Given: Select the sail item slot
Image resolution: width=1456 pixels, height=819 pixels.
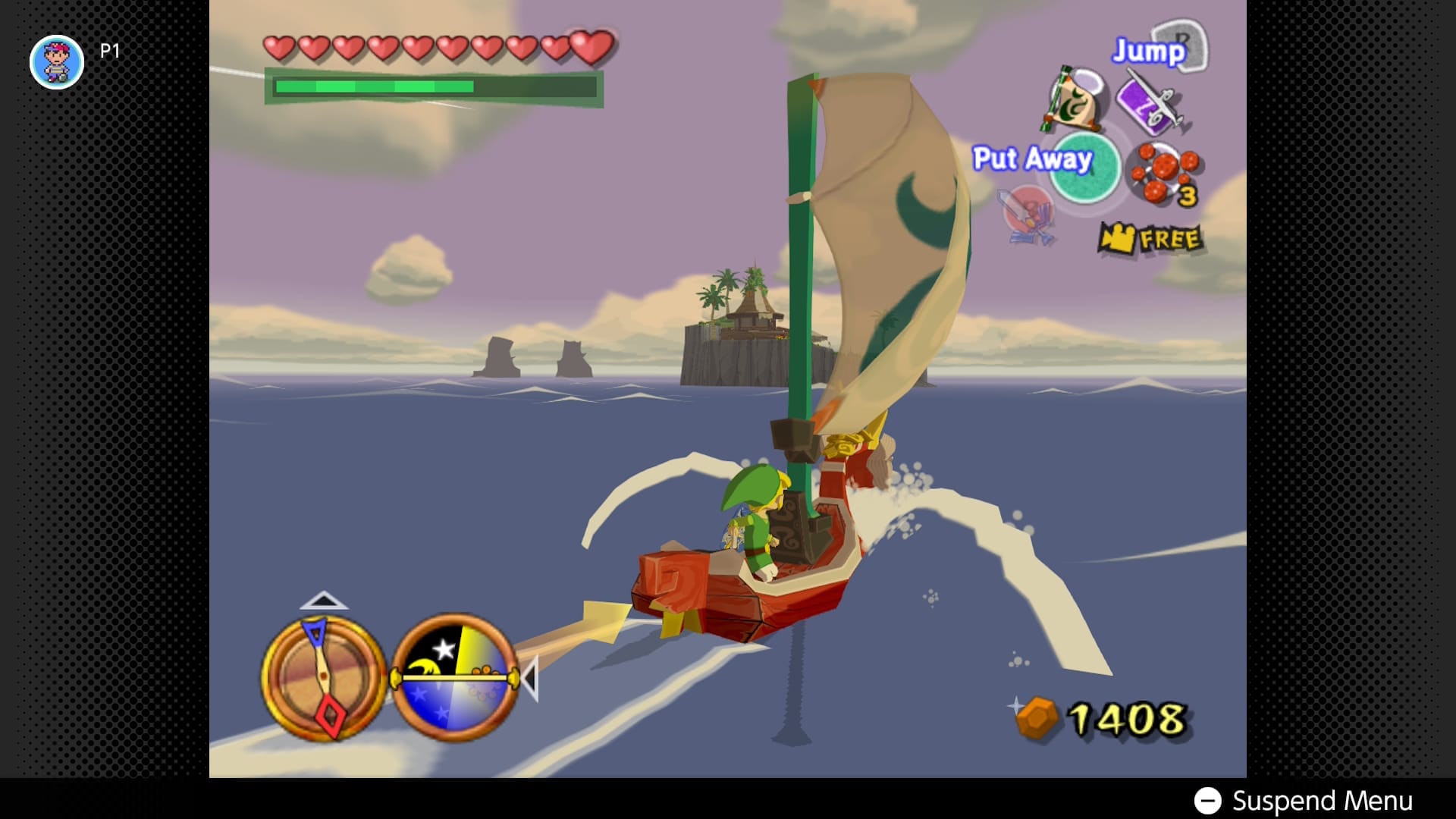Looking at the screenshot, I should pos(1077,99).
